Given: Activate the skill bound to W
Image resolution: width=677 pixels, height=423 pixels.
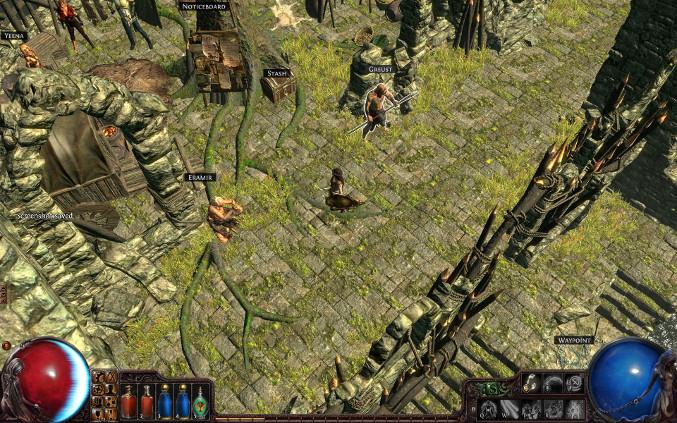Looking at the screenshot, I should pyautogui.click(x=510, y=409).
